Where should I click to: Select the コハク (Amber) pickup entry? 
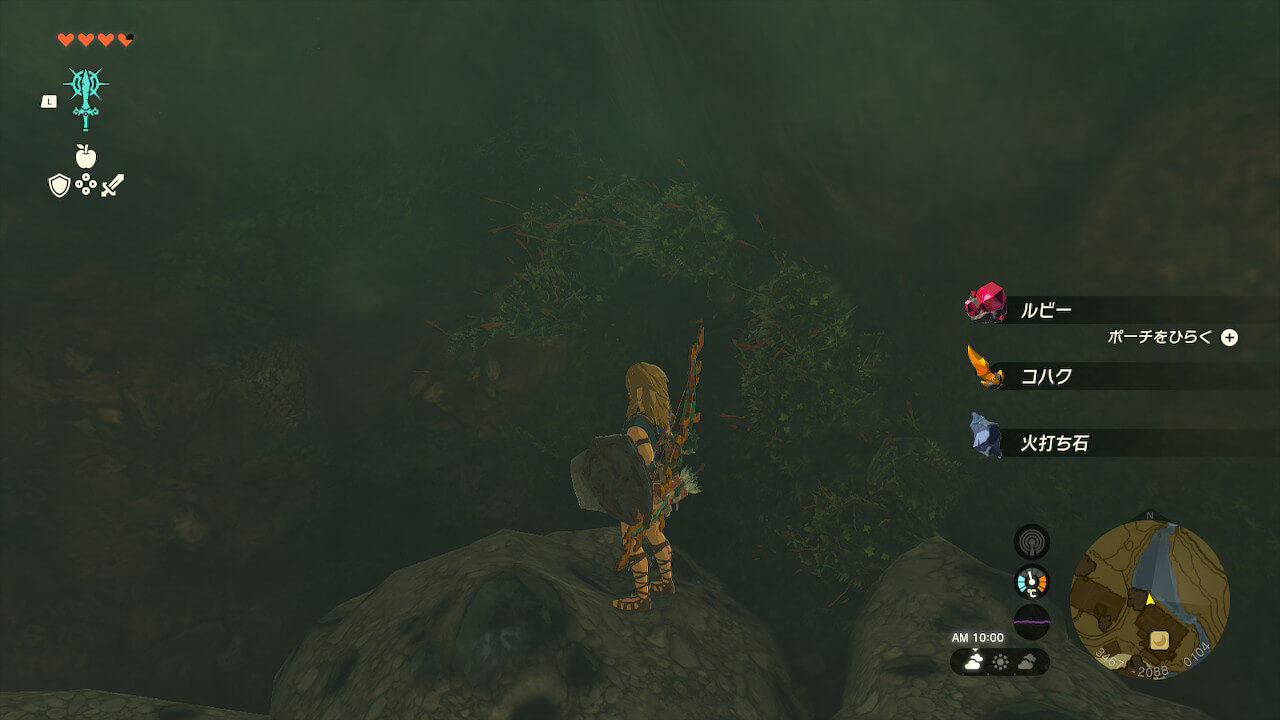[1045, 376]
